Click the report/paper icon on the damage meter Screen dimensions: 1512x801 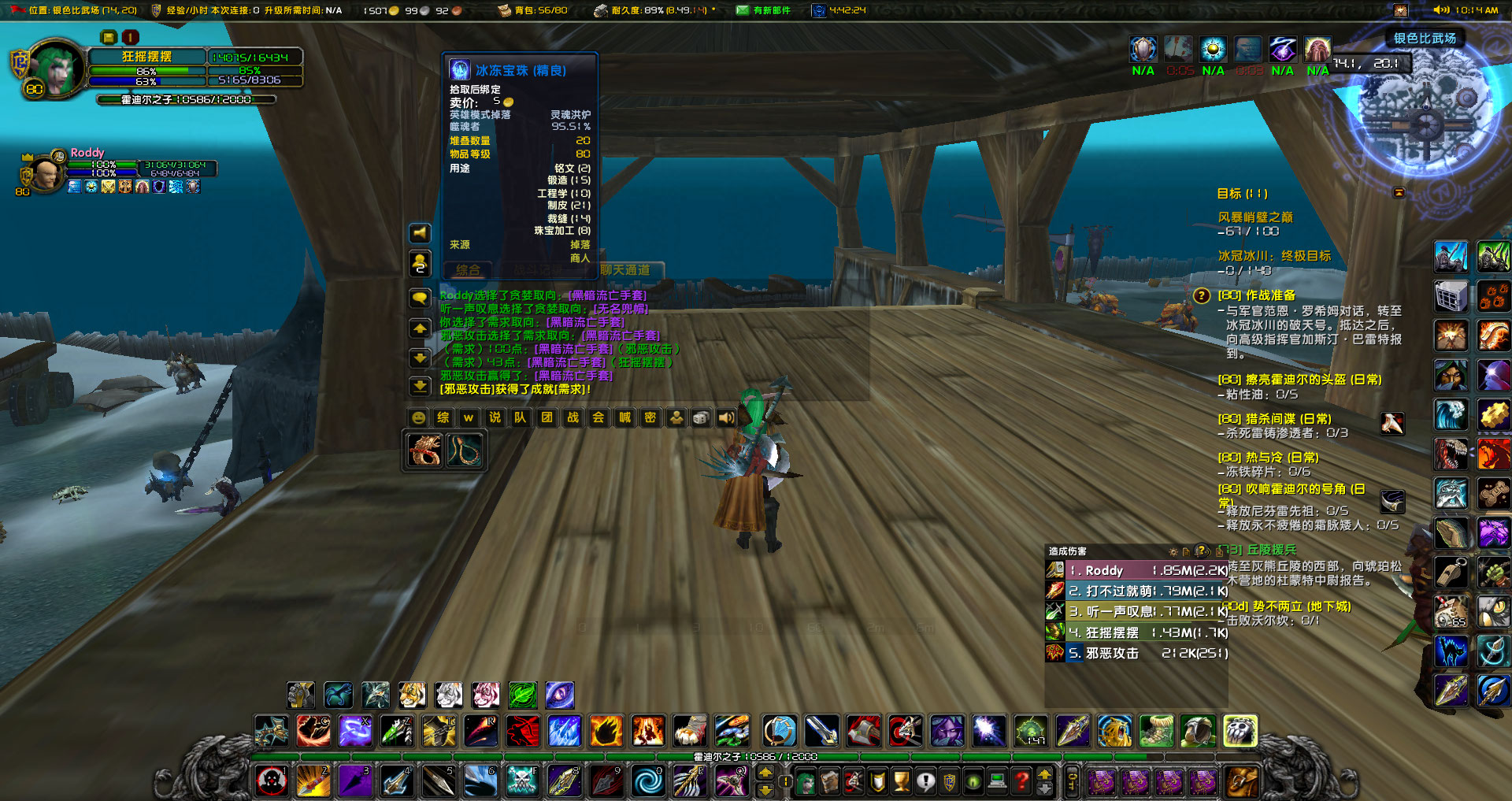pyautogui.click(x=1186, y=552)
